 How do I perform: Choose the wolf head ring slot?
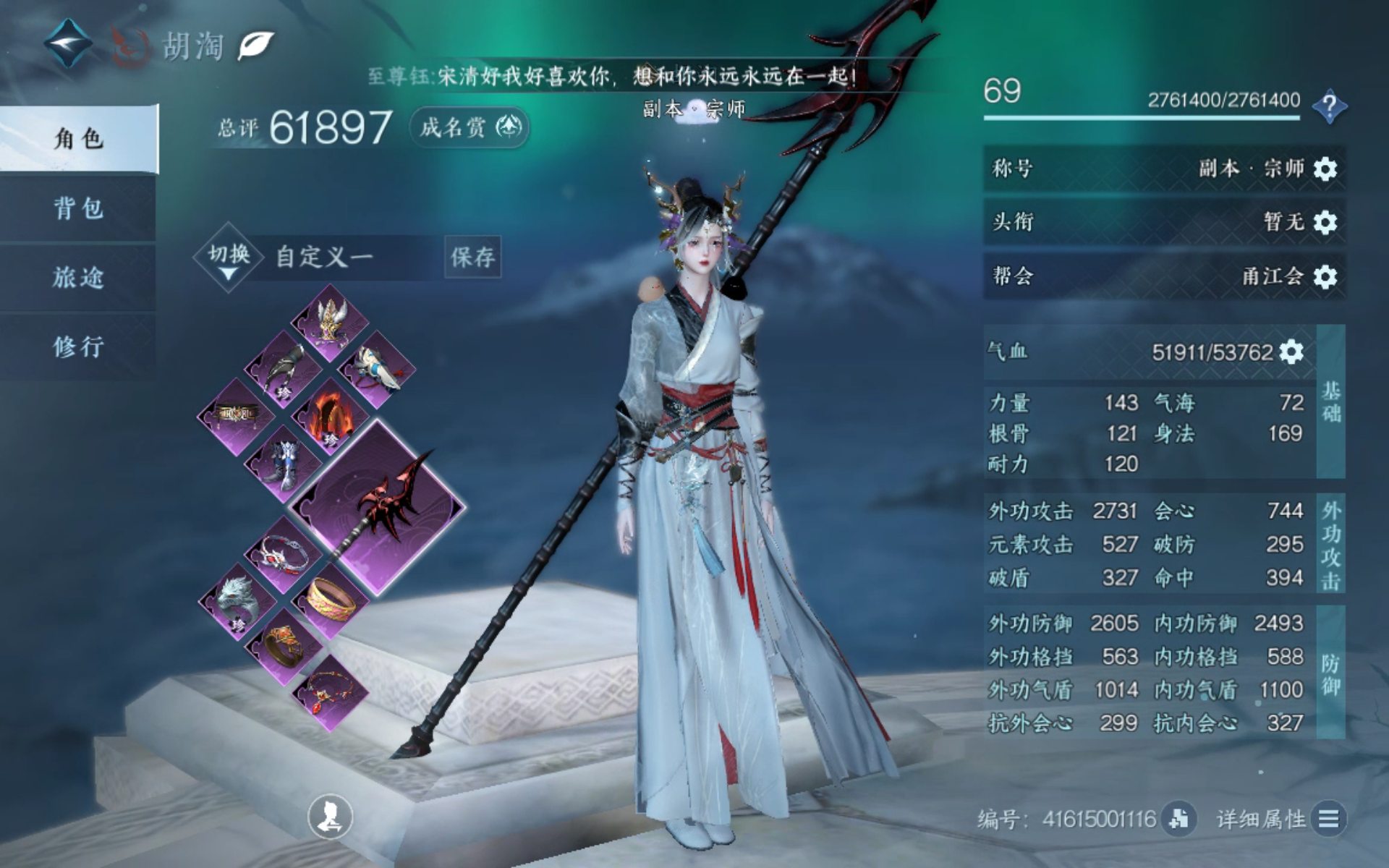coord(236,600)
